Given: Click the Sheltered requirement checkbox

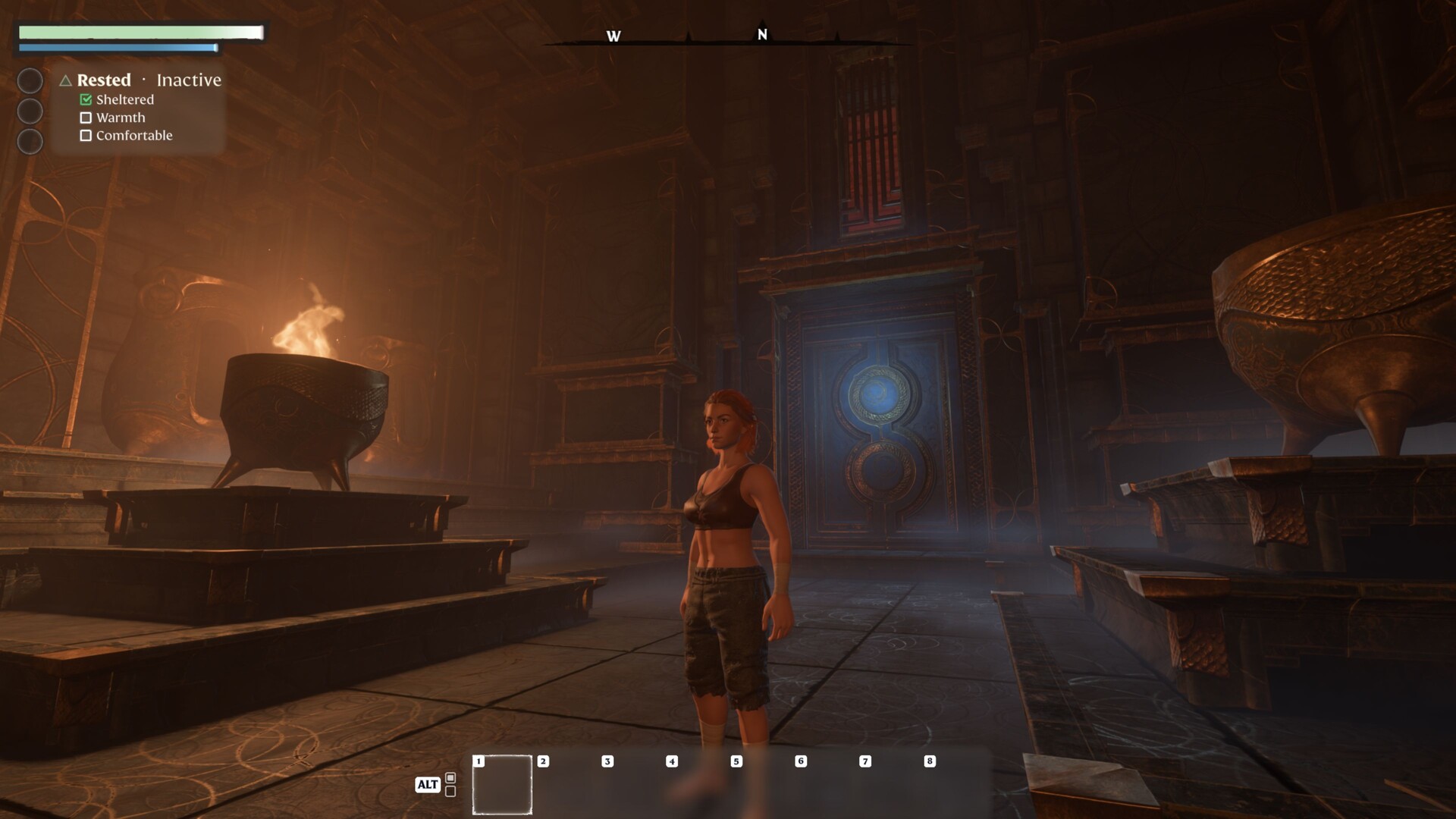Looking at the screenshot, I should pyautogui.click(x=86, y=99).
